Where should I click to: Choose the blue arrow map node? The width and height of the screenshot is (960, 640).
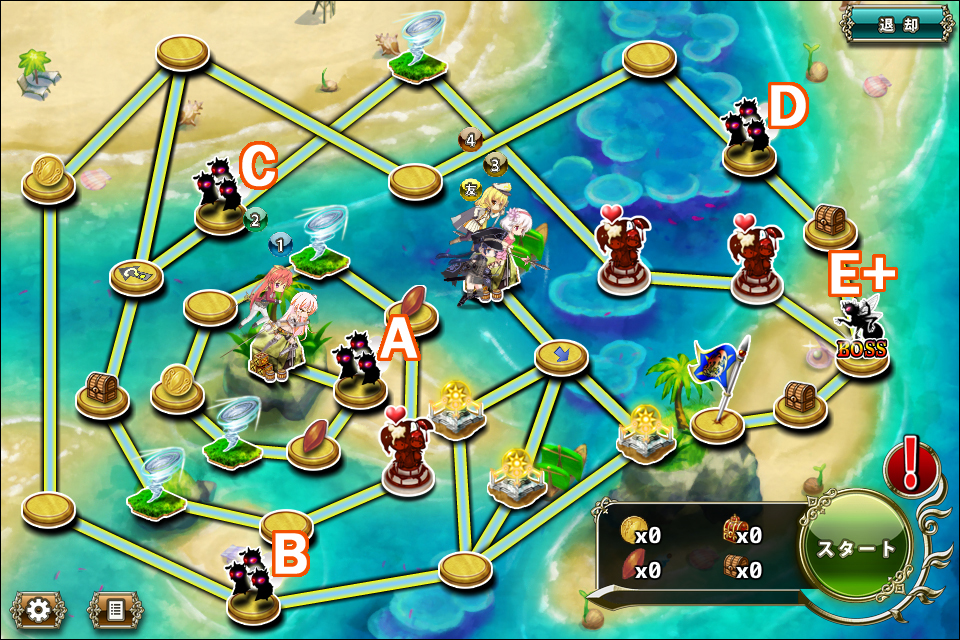pos(560,356)
